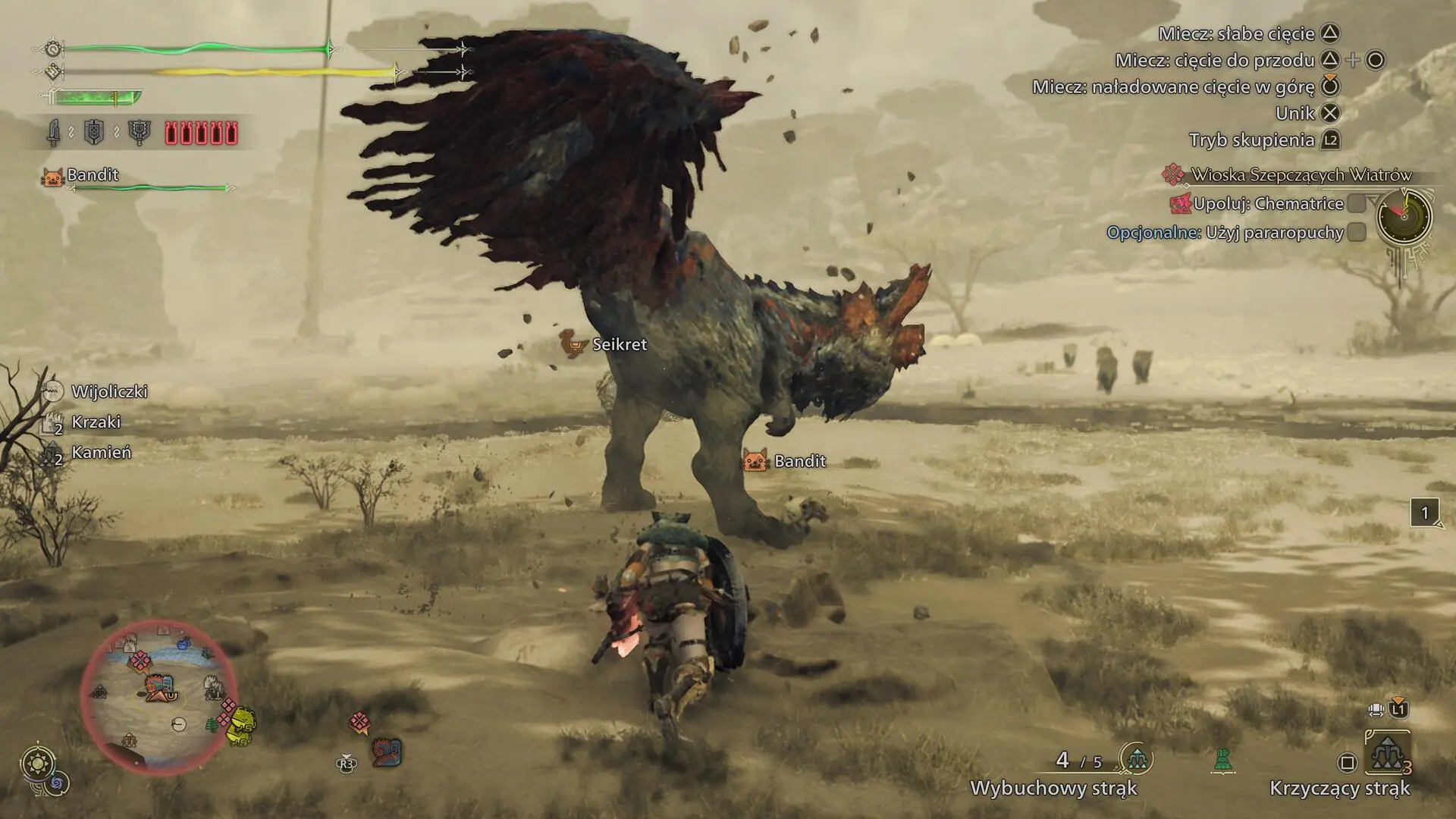Click the Krzaki gathering prompt
This screenshot has height=819, width=1456.
(x=96, y=422)
